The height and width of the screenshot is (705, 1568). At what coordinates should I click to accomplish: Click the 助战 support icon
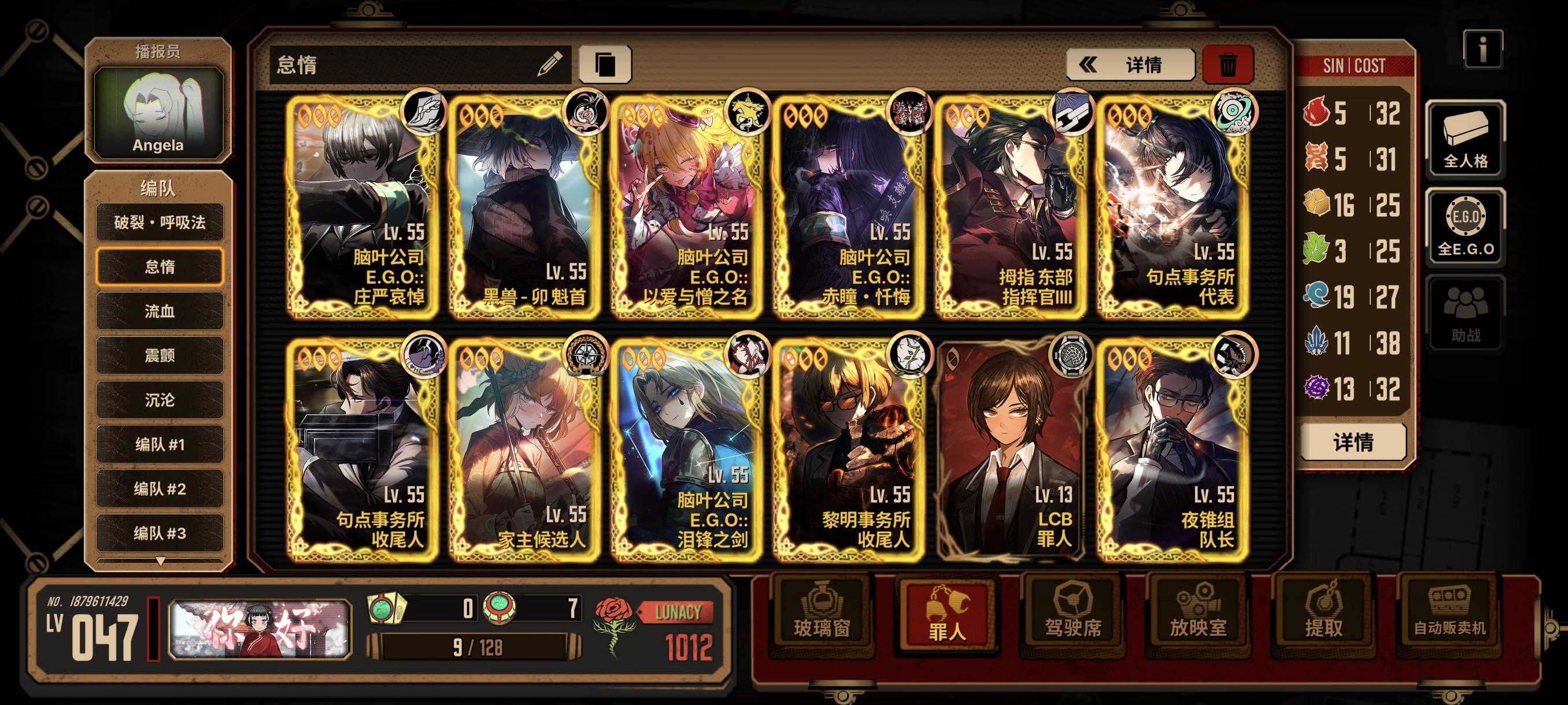pyautogui.click(x=1465, y=311)
